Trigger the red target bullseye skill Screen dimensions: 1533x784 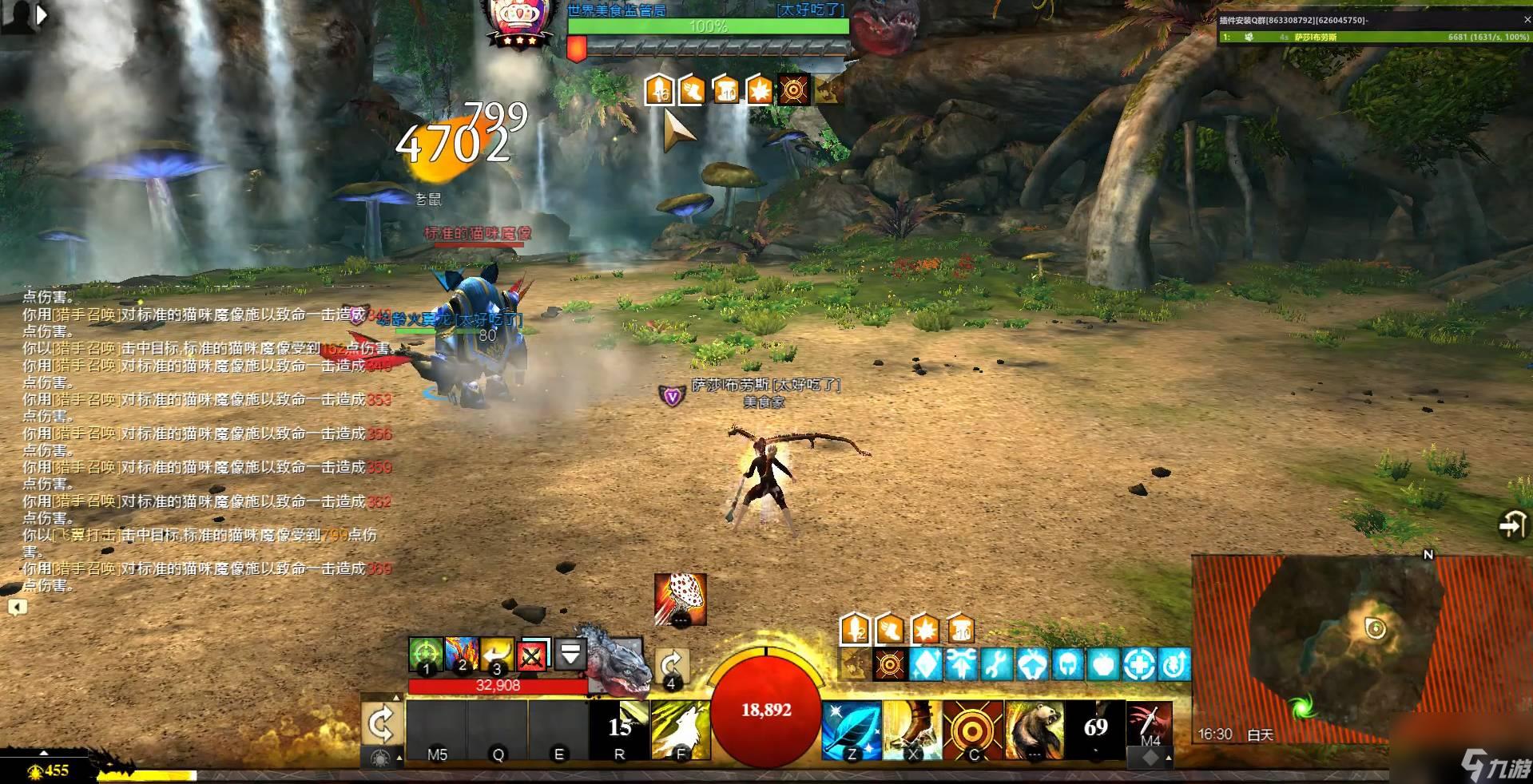973,730
